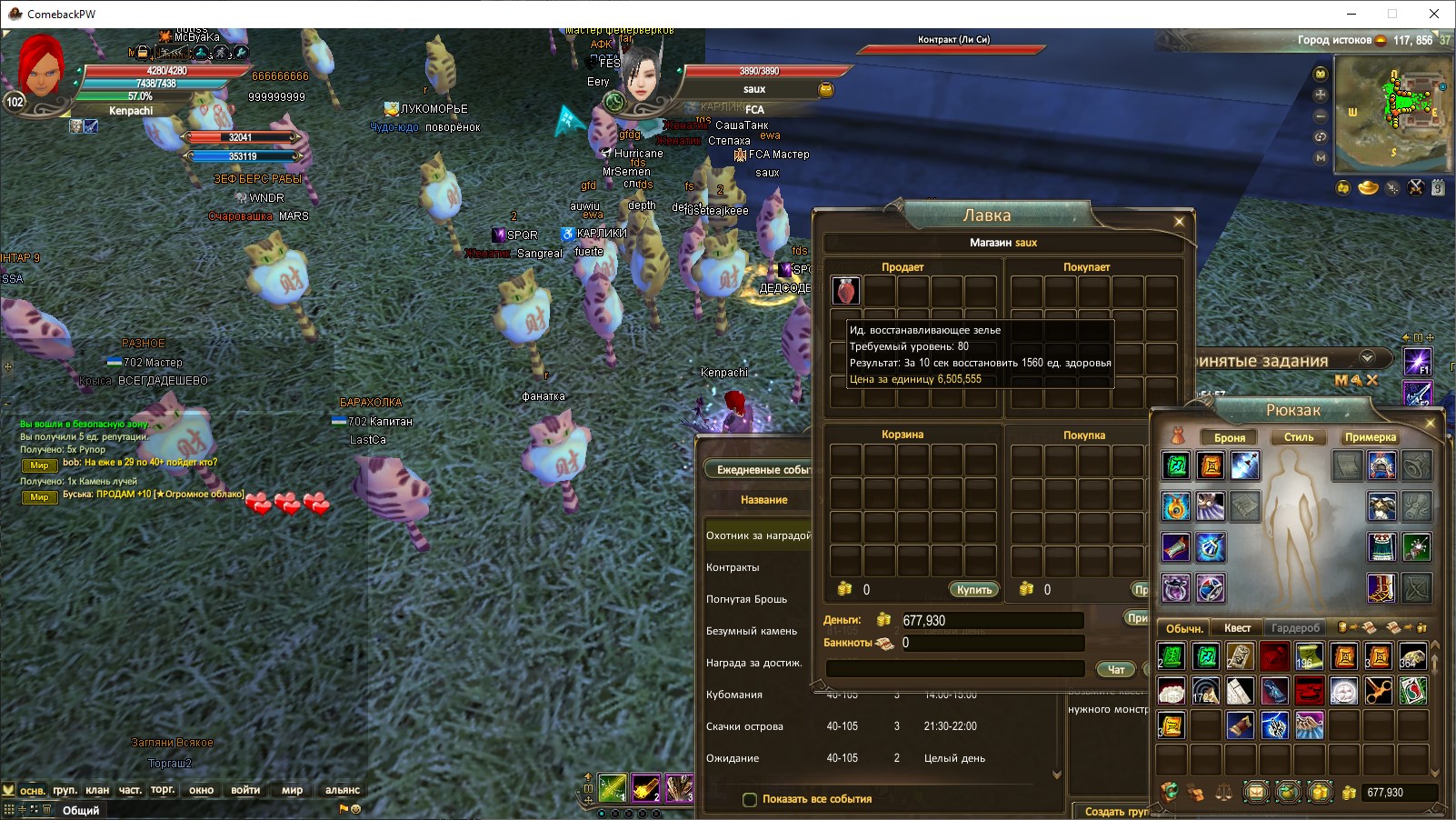Viewport: 1456px width, 820px height.
Task: Switch chat to the клан channel
Action: click(97, 790)
